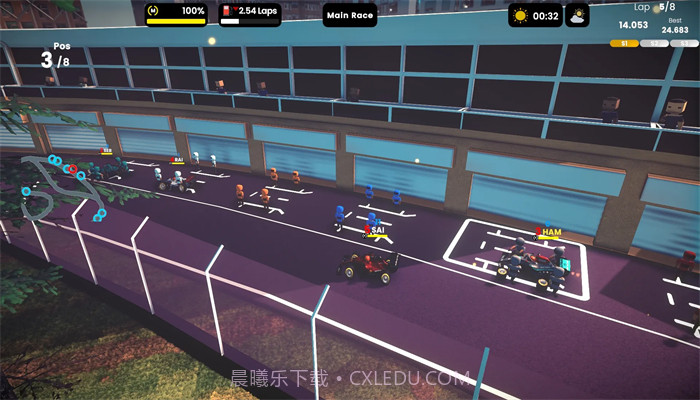Viewport: 700px width, 400px height.
Task: Select the HAM driver name tag
Action: [x=551, y=232]
